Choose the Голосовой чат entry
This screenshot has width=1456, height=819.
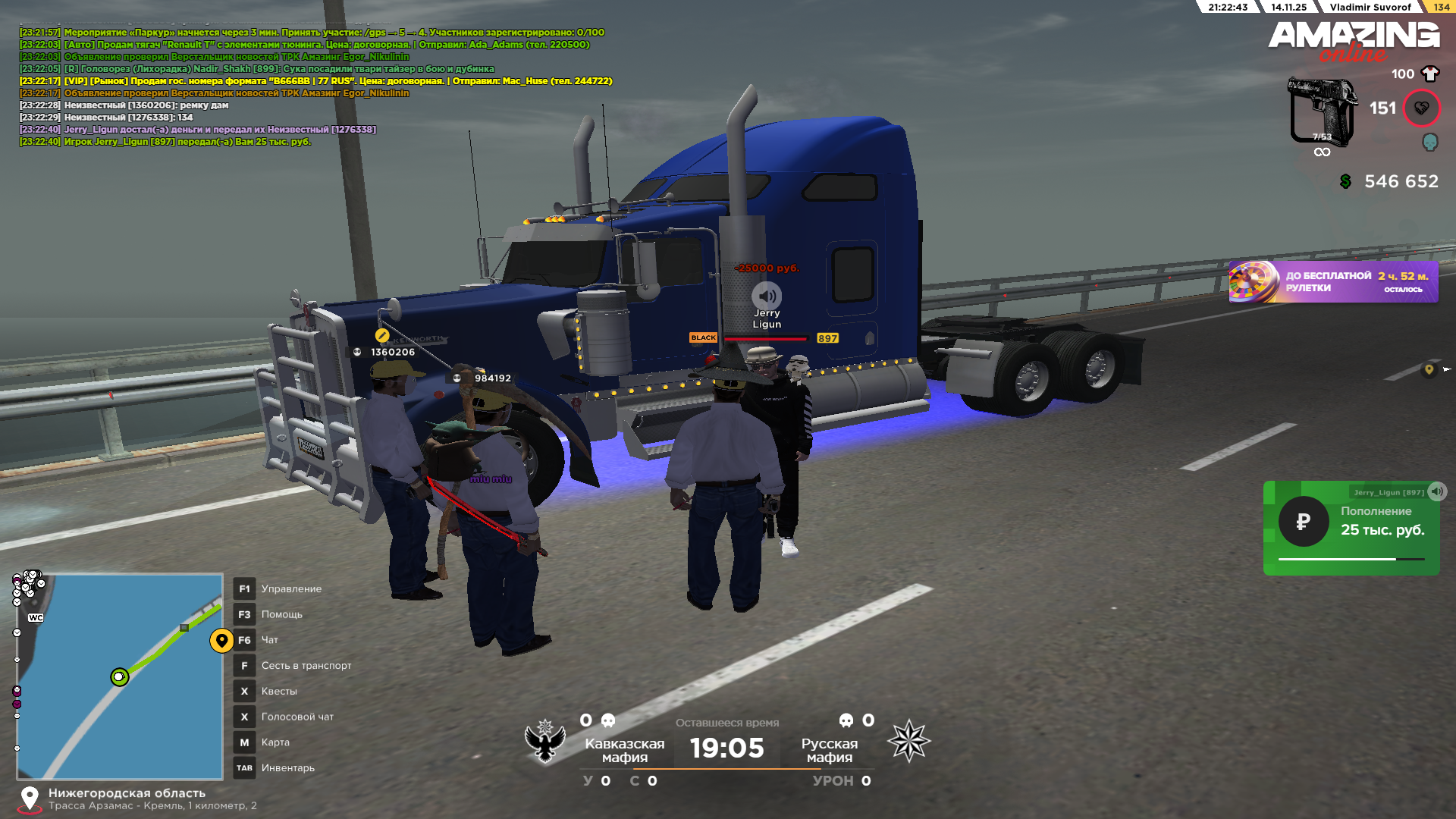(x=297, y=717)
